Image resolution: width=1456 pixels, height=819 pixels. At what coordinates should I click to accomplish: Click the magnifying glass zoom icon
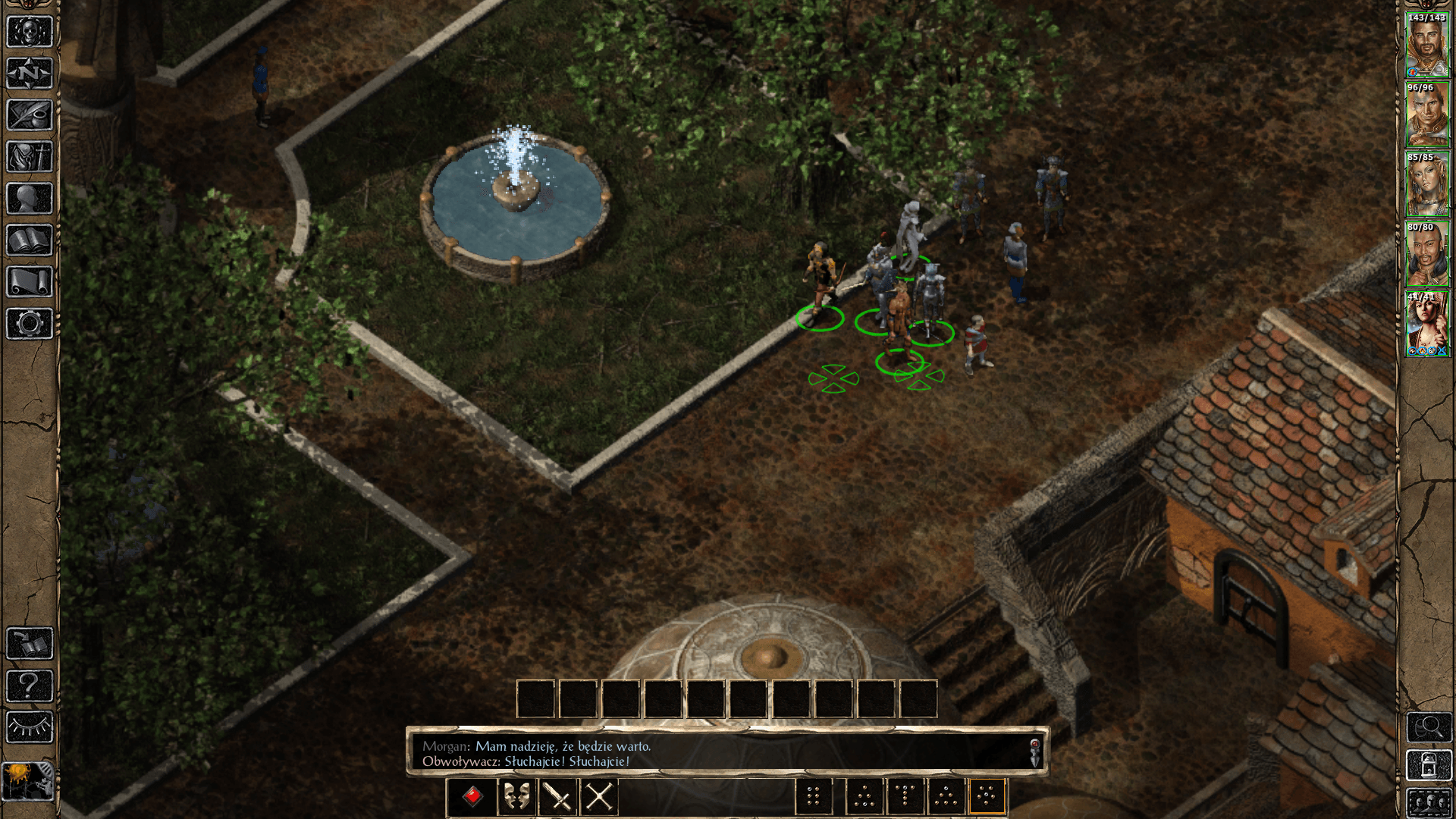(x=1429, y=727)
